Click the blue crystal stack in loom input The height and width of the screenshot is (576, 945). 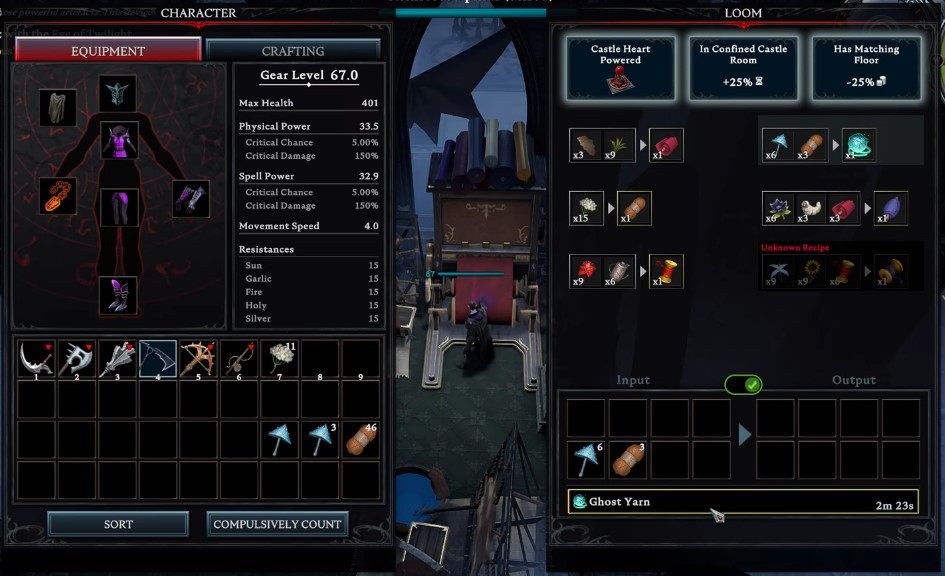coord(586,460)
